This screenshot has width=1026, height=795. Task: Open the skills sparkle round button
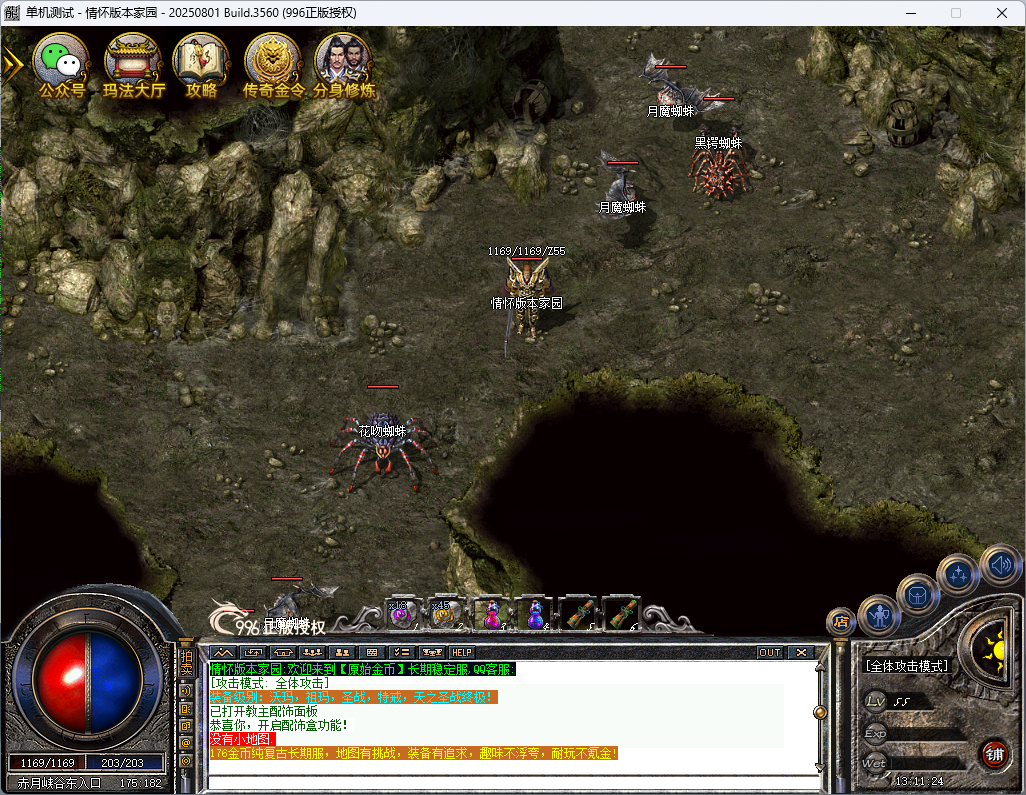click(x=957, y=574)
